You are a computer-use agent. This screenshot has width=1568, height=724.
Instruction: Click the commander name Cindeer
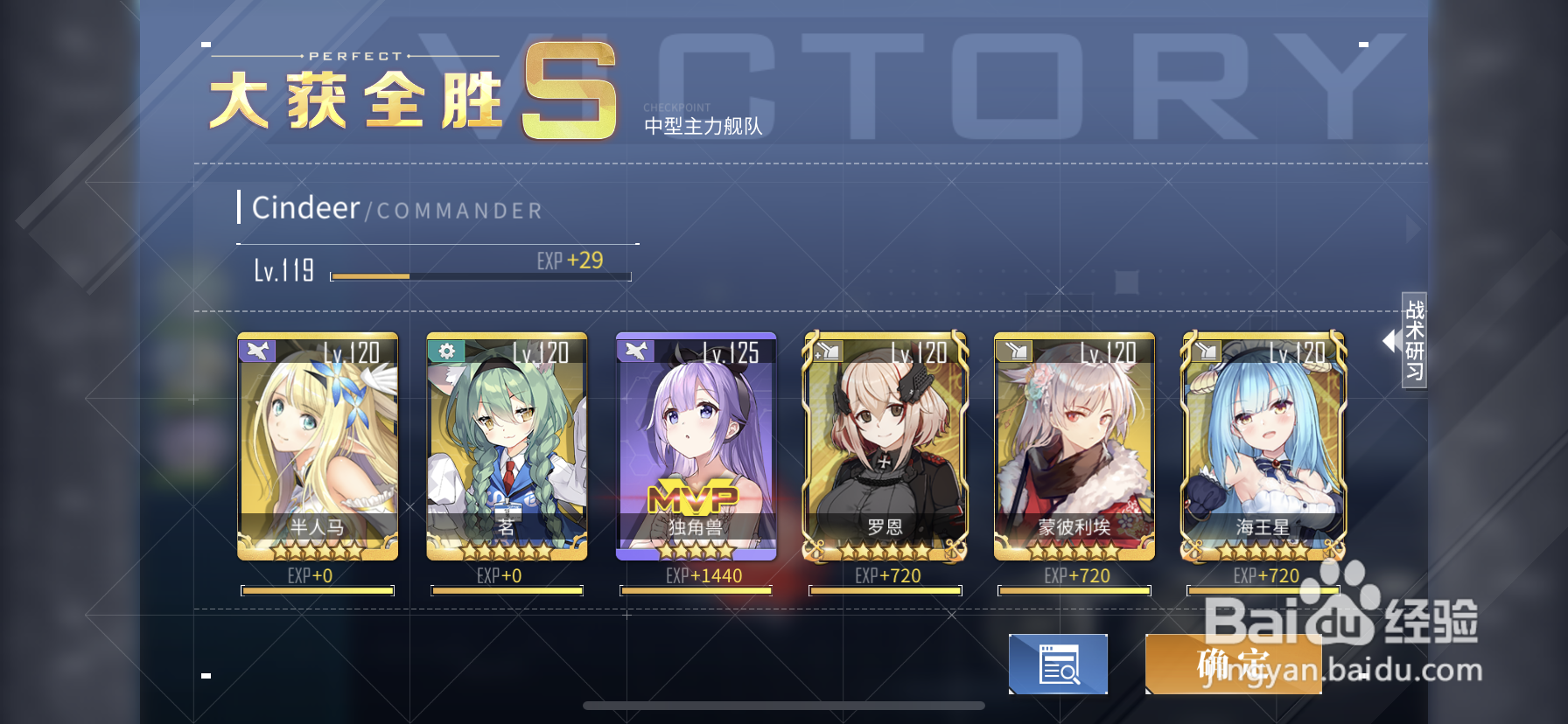(x=305, y=209)
